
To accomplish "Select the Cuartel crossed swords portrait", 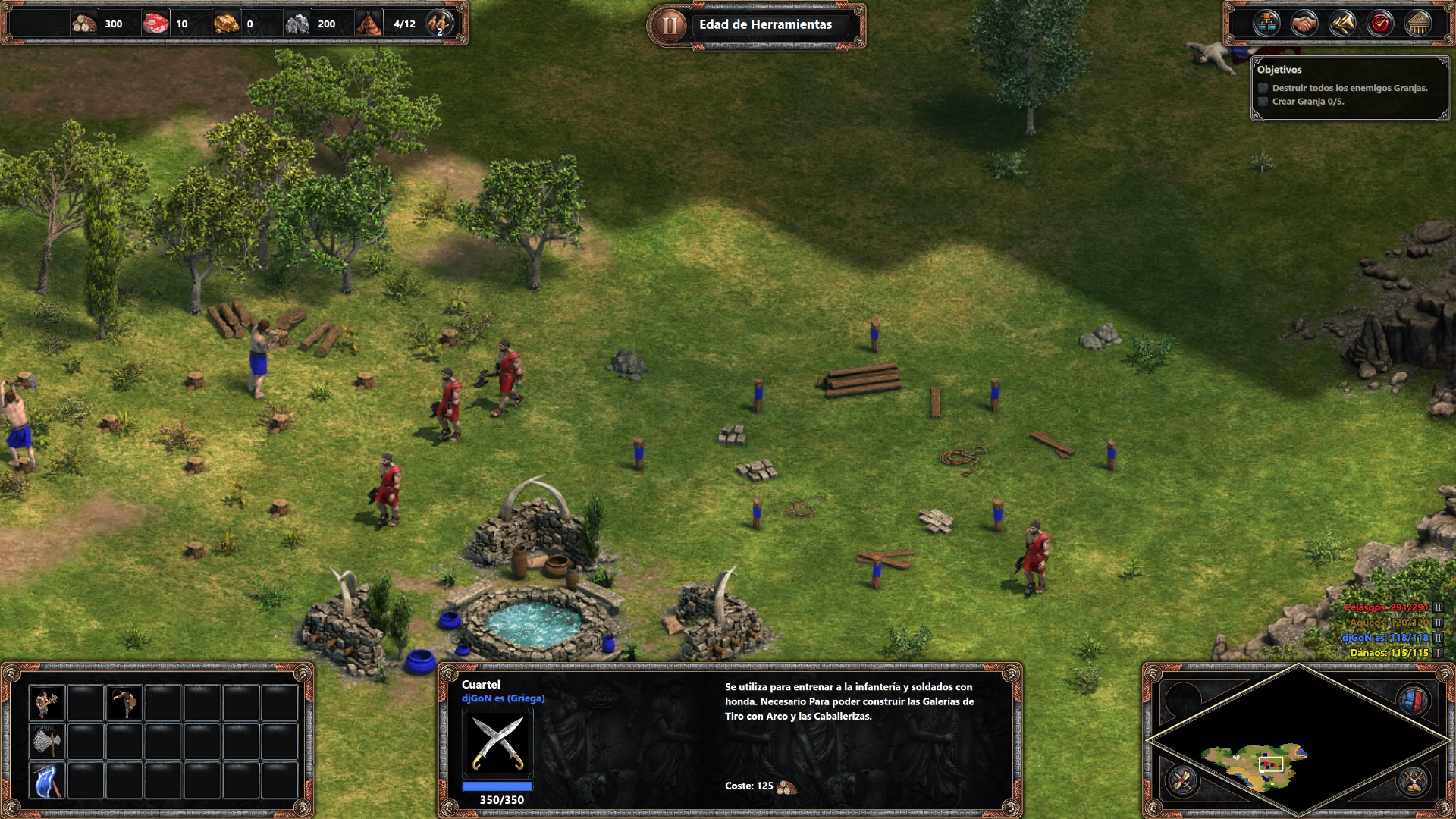I will pyautogui.click(x=497, y=743).
